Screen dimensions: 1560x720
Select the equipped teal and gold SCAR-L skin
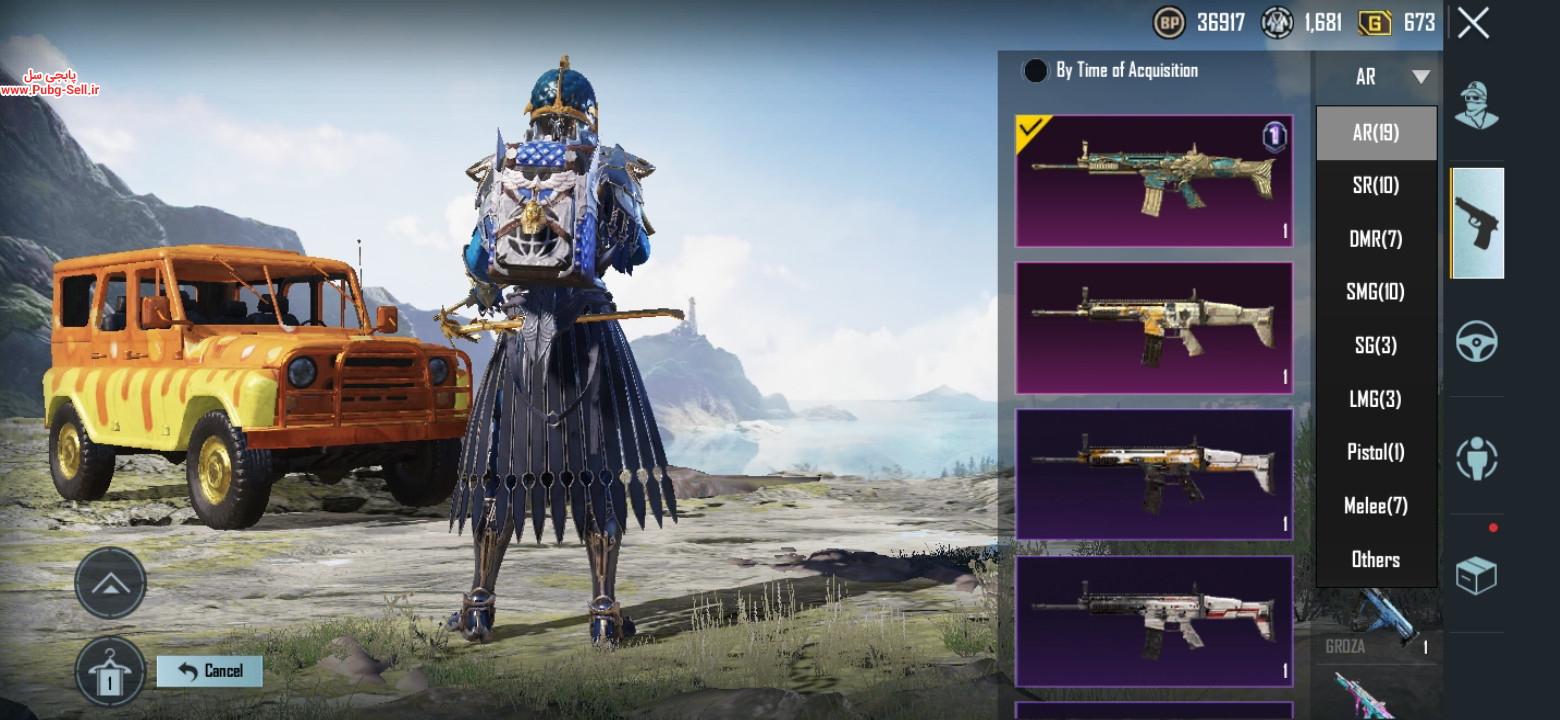tap(1154, 181)
